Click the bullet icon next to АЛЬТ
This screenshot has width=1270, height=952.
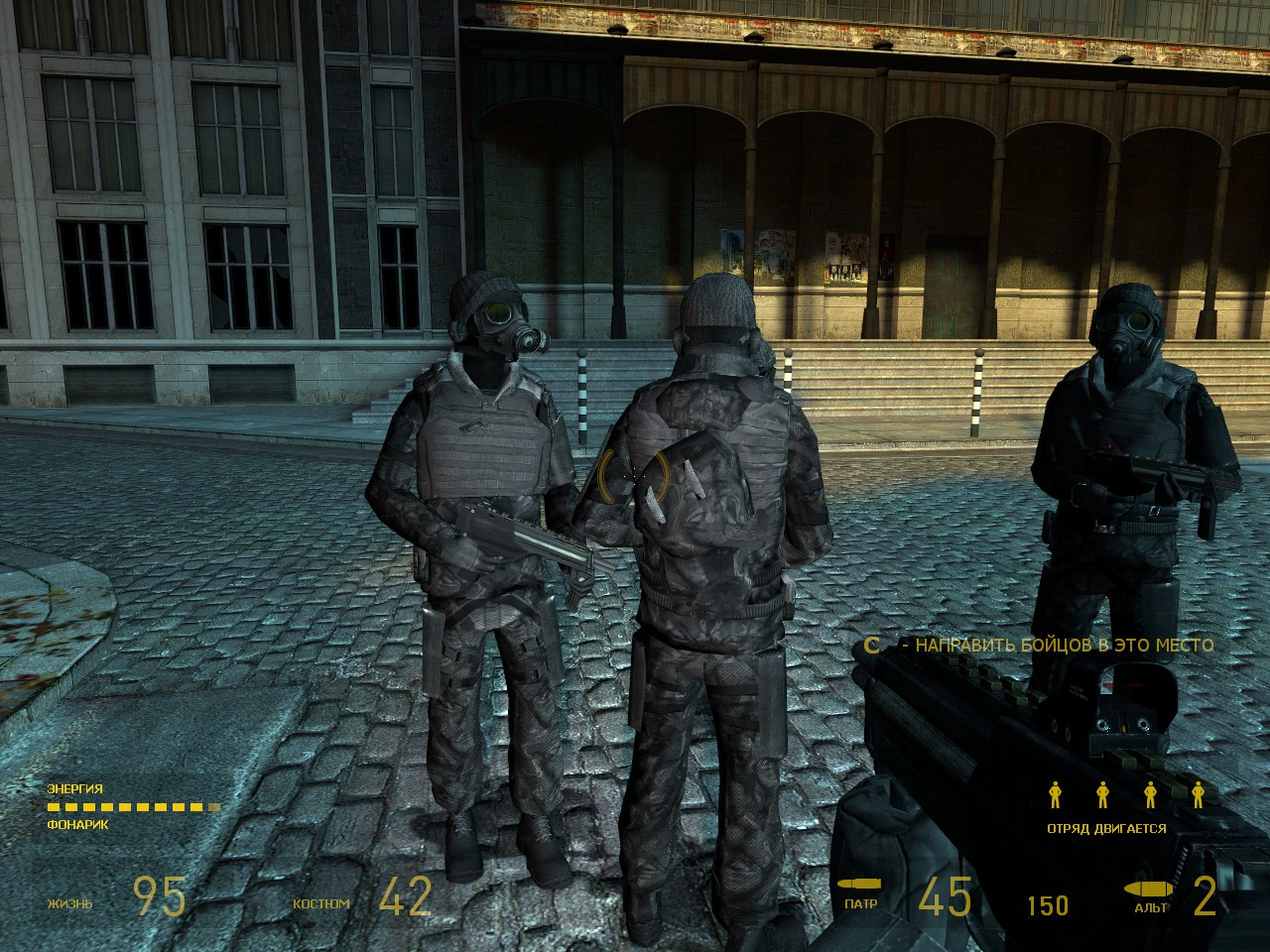(x=1146, y=890)
